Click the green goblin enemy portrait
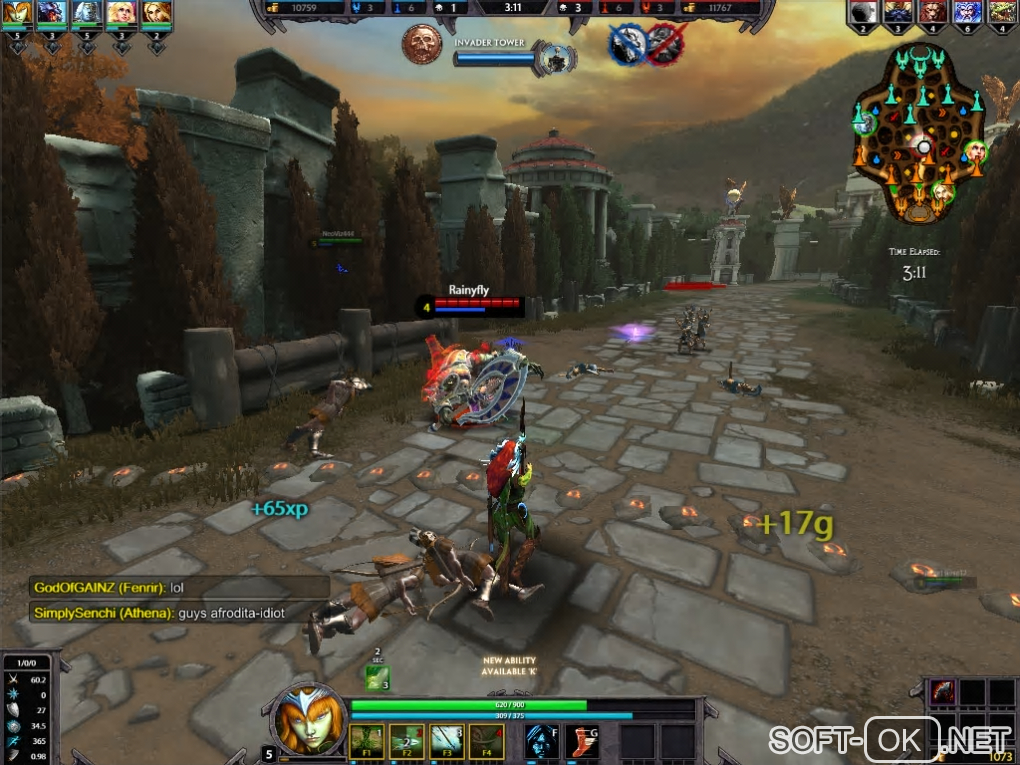Image resolution: width=1020 pixels, height=765 pixels. (x=1001, y=14)
